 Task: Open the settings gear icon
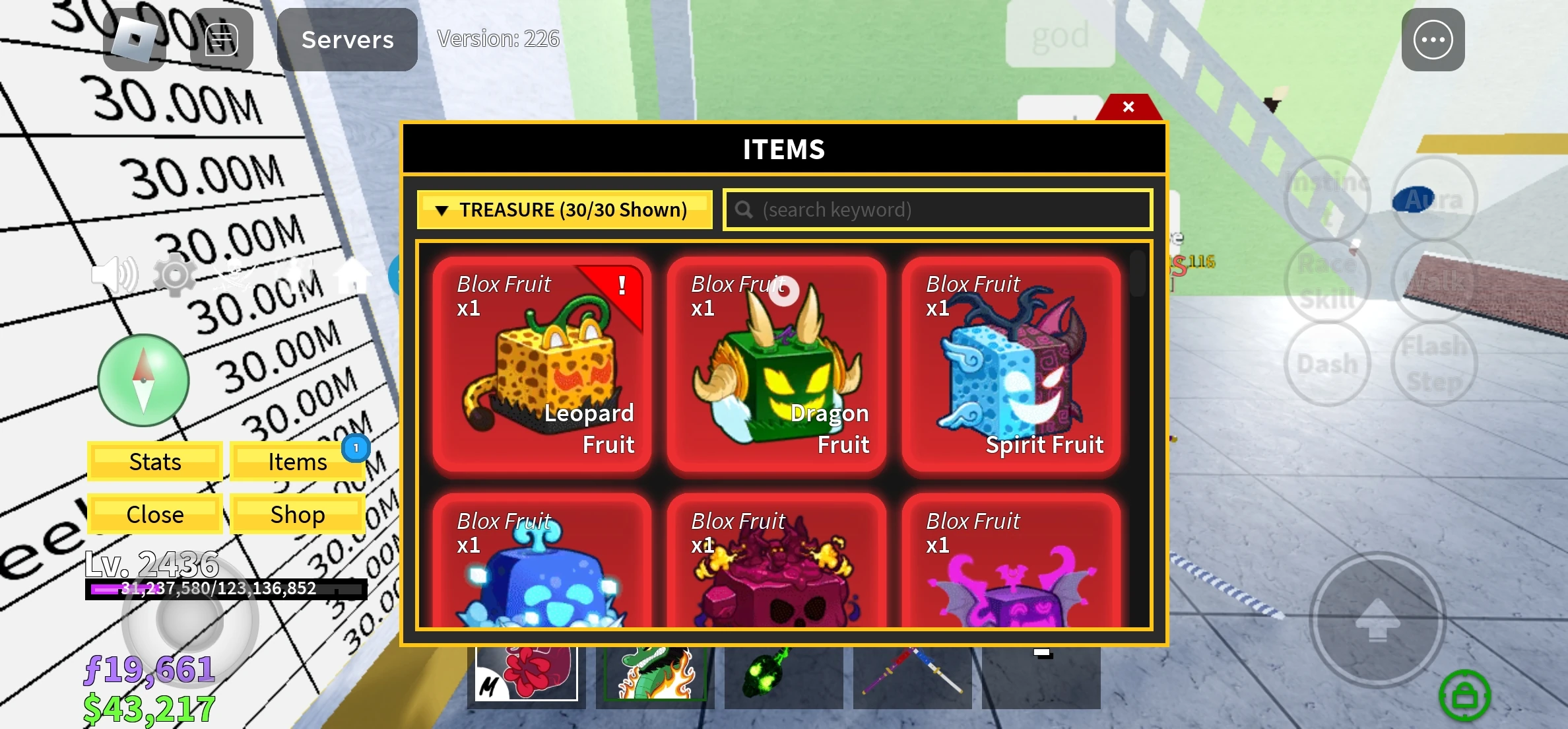(x=175, y=278)
